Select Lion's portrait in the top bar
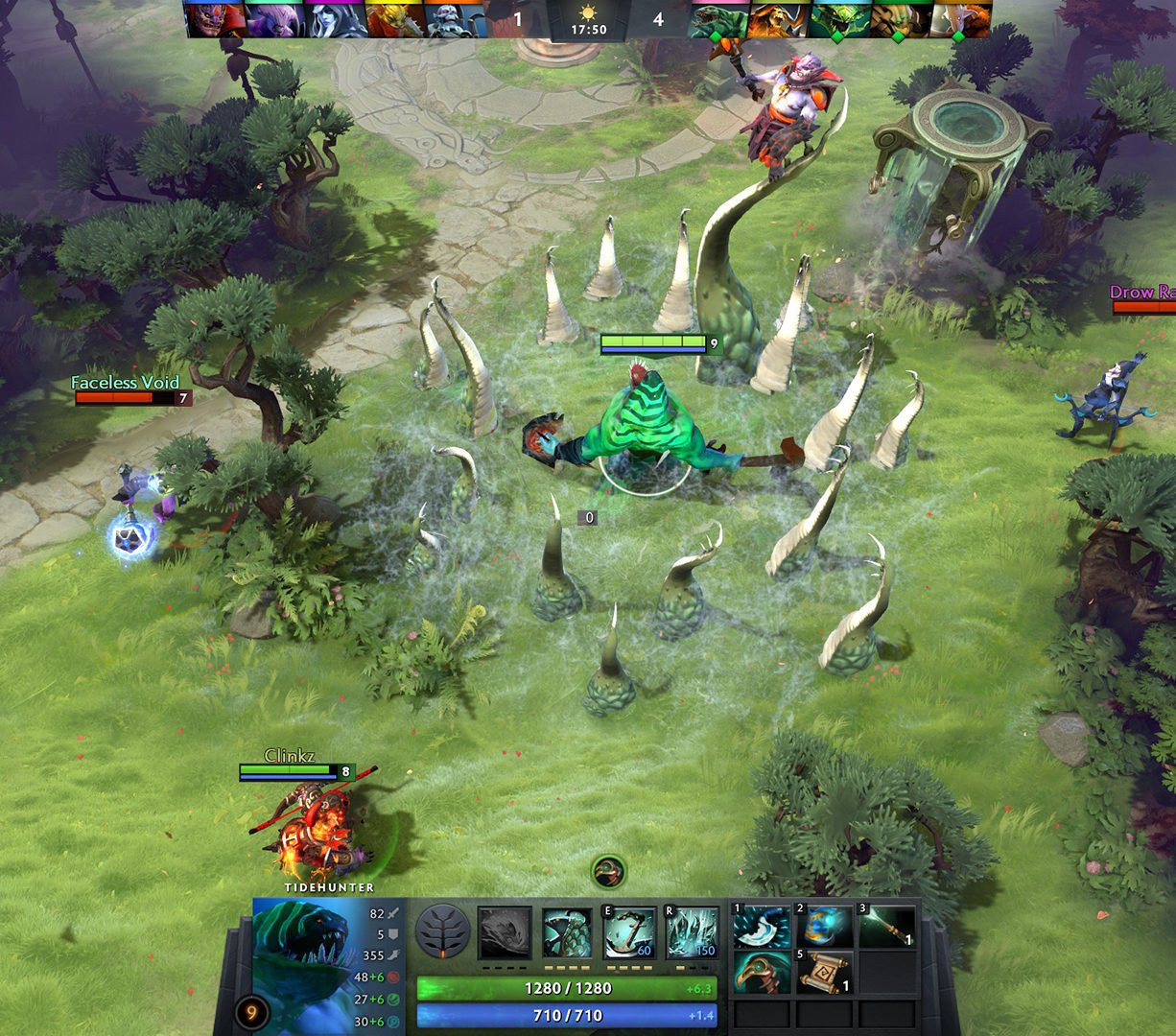The width and height of the screenshot is (1176, 1036). (x=215, y=19)
